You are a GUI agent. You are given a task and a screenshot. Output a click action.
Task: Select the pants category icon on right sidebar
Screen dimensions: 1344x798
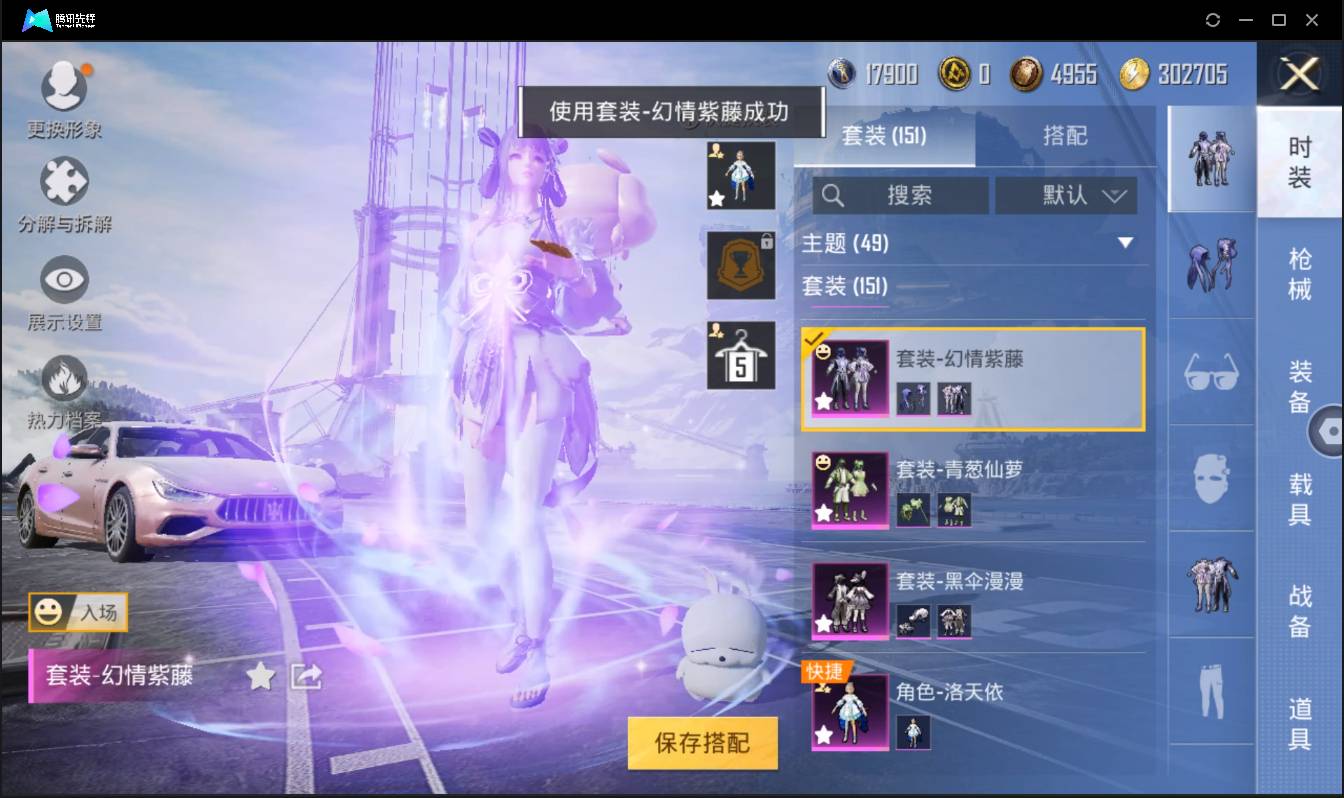[1210, 690]
